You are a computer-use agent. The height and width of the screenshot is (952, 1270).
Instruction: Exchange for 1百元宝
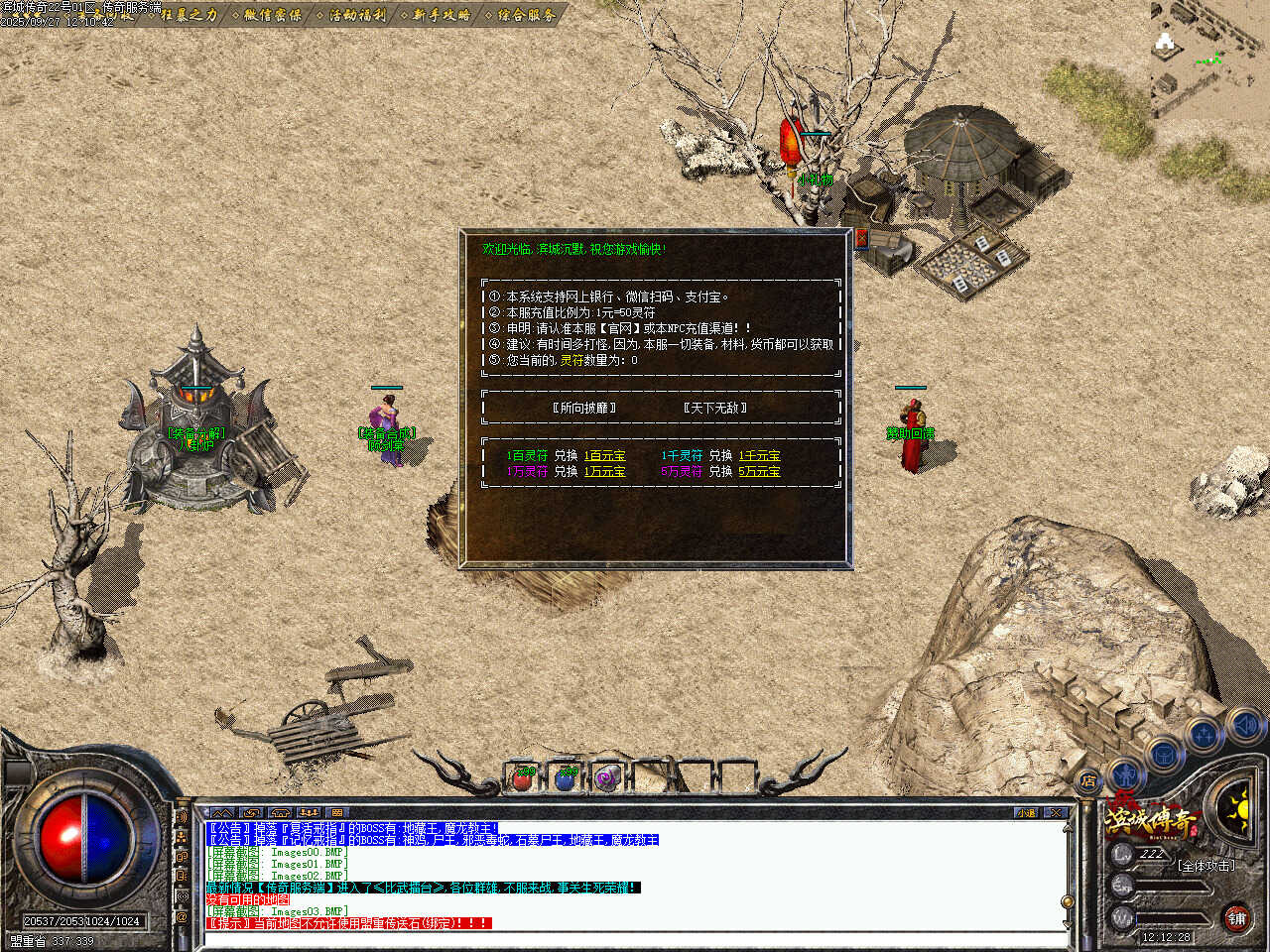coord(604,456)
